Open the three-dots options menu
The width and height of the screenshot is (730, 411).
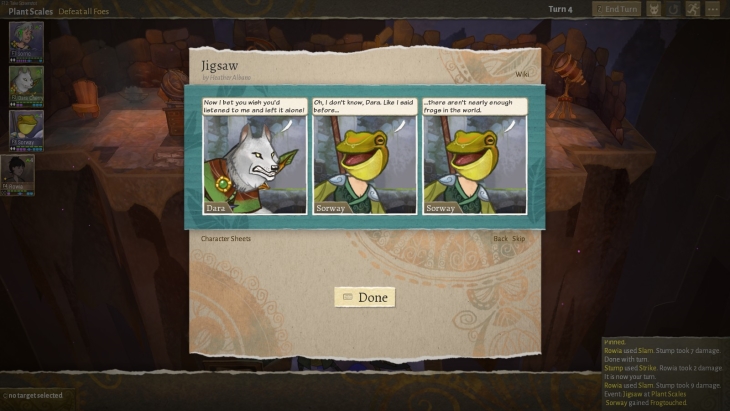[x=713, y=9]
